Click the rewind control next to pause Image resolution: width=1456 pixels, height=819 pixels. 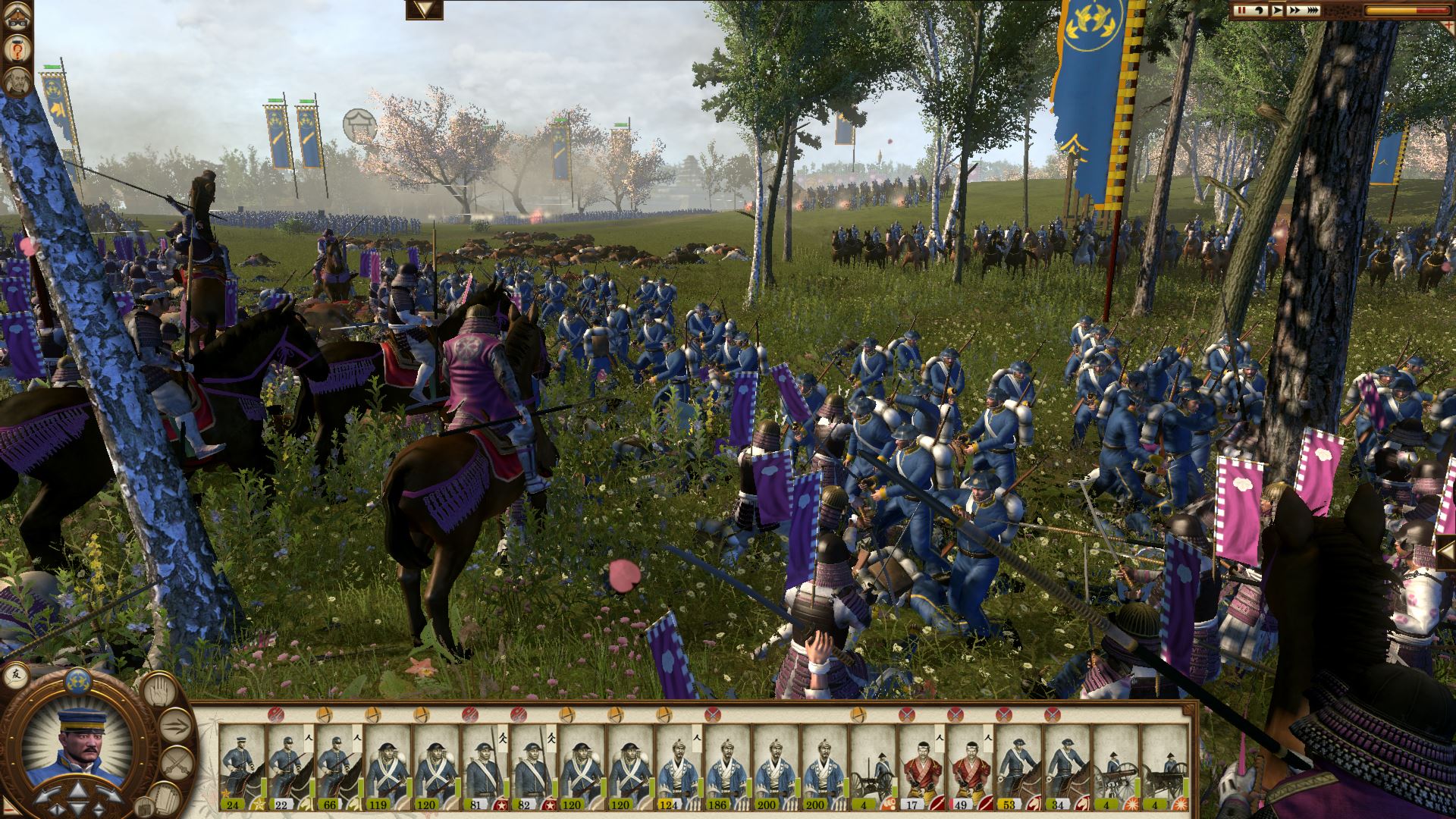point(1260,10)
